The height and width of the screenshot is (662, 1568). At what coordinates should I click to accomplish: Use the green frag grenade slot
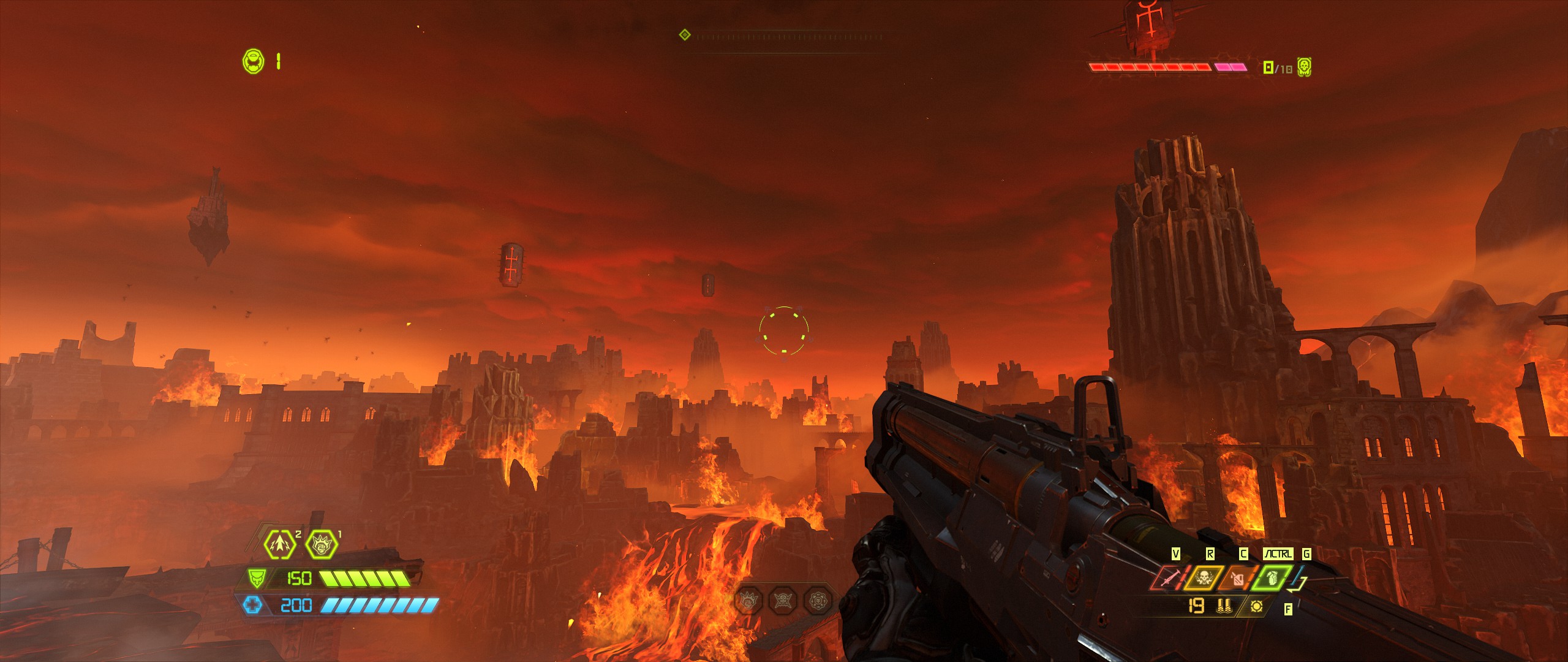(1271, 579)
